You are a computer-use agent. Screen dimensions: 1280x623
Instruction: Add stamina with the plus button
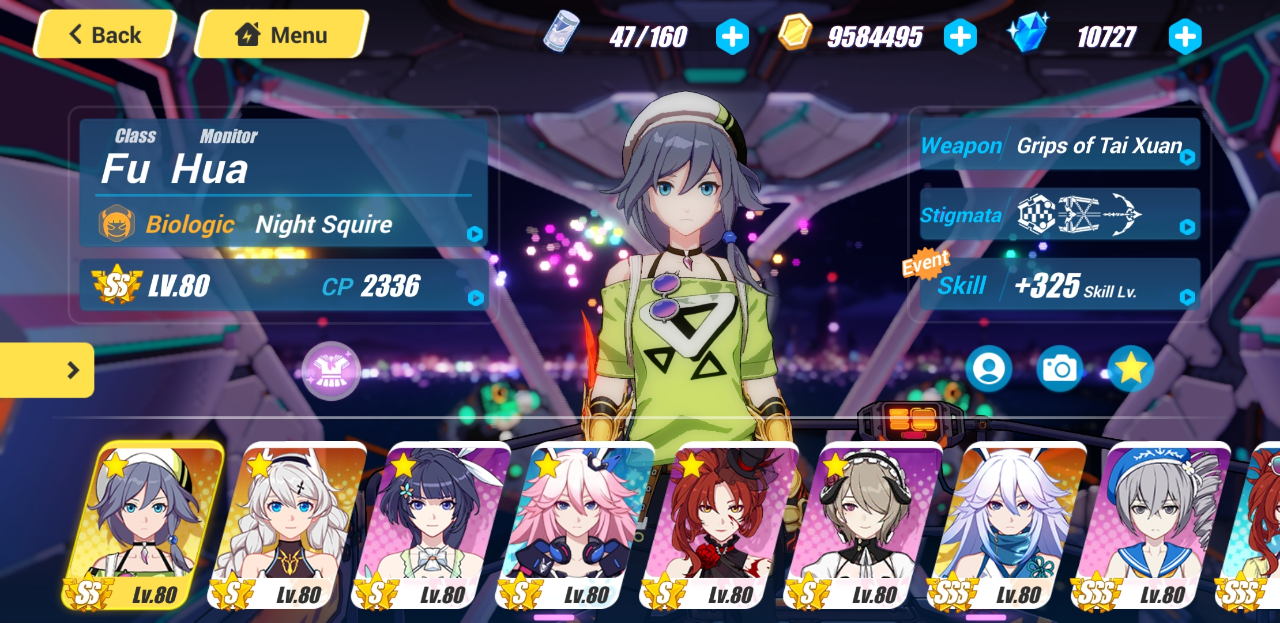pyautogui.click(x=732, y=37)
